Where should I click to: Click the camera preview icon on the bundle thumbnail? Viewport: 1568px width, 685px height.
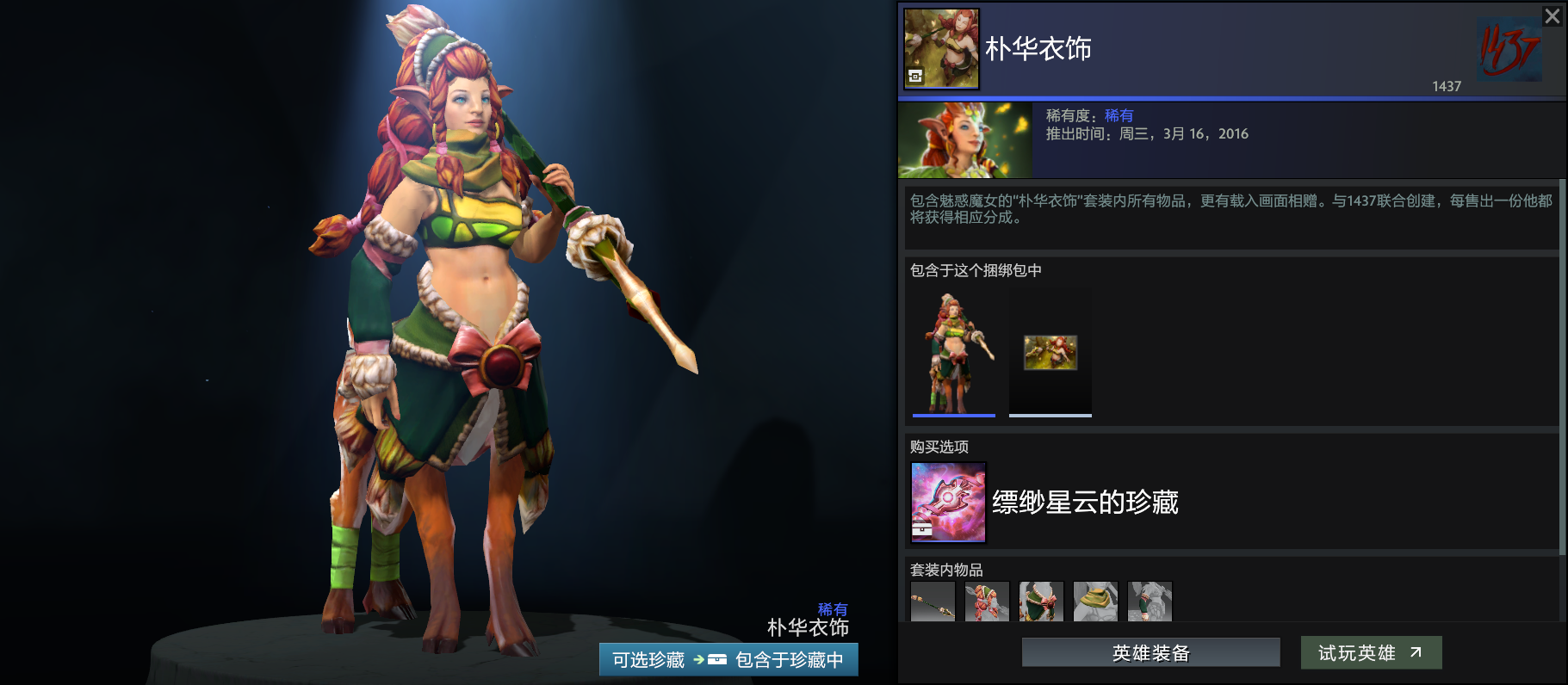point(915,75)
